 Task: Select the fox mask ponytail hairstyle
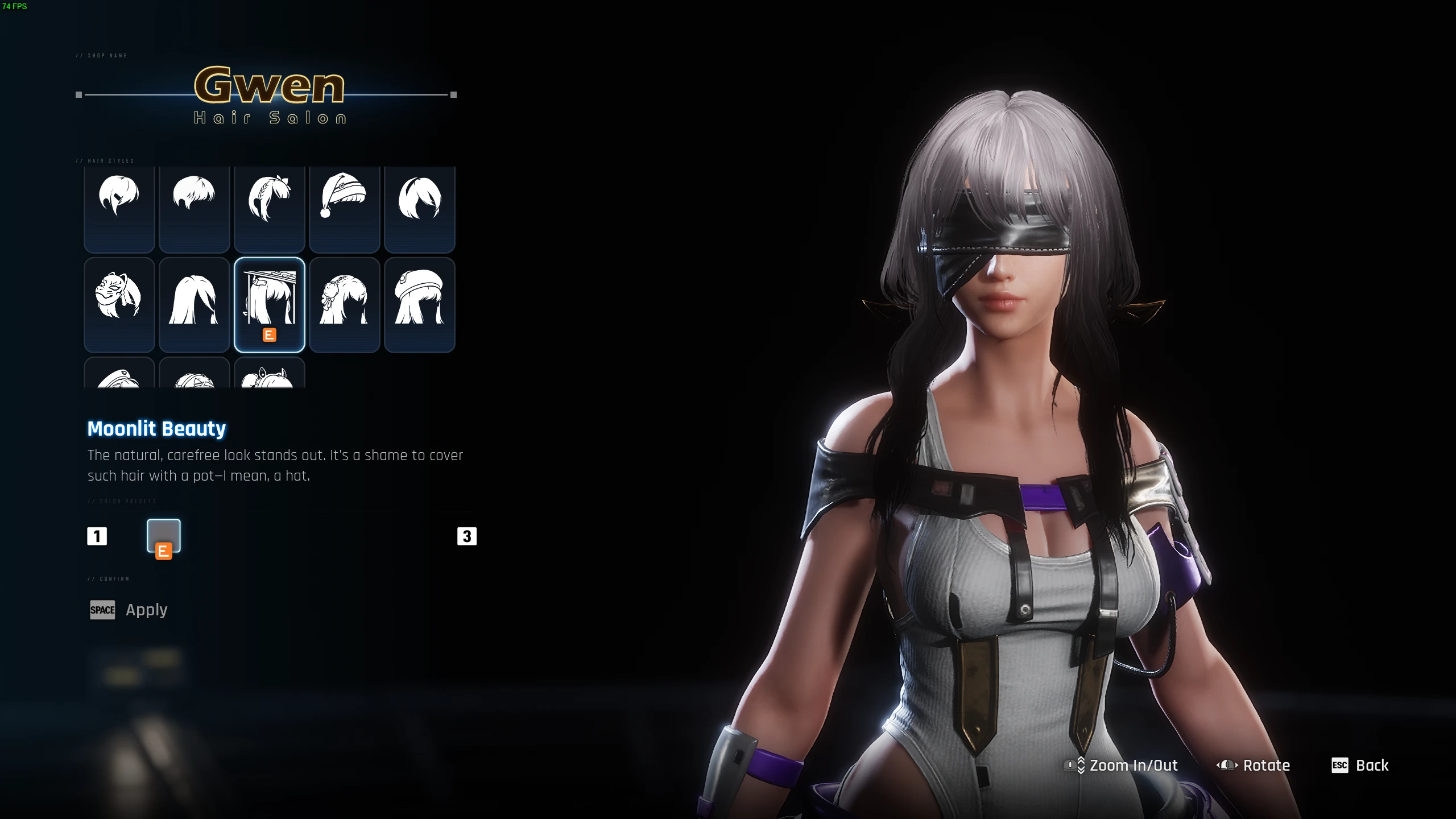119,304
